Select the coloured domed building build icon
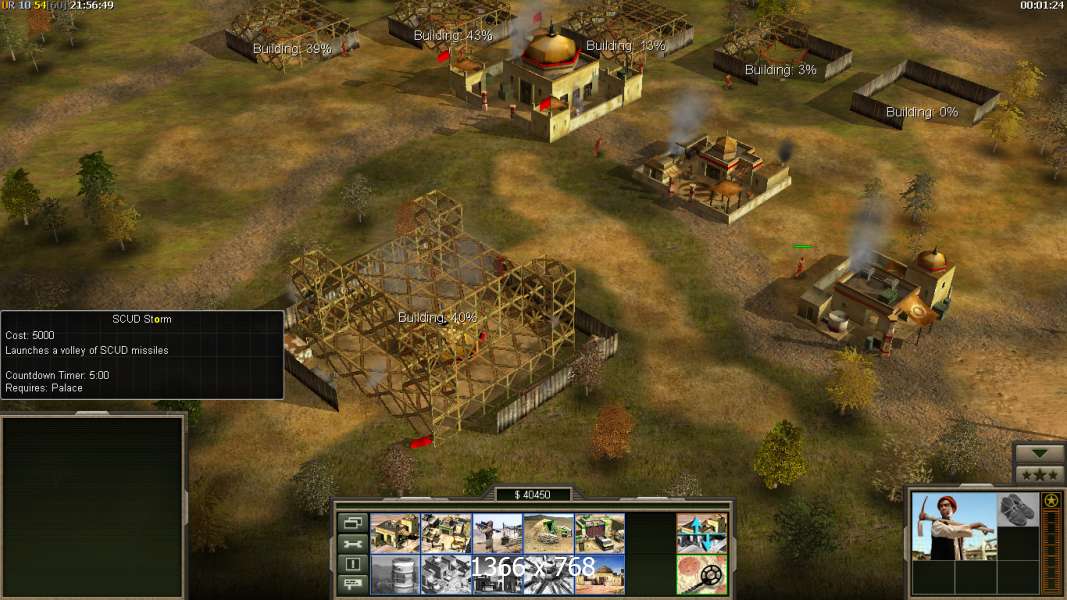The height and width of the screenshot is (600, 1067). click(599, 574)
